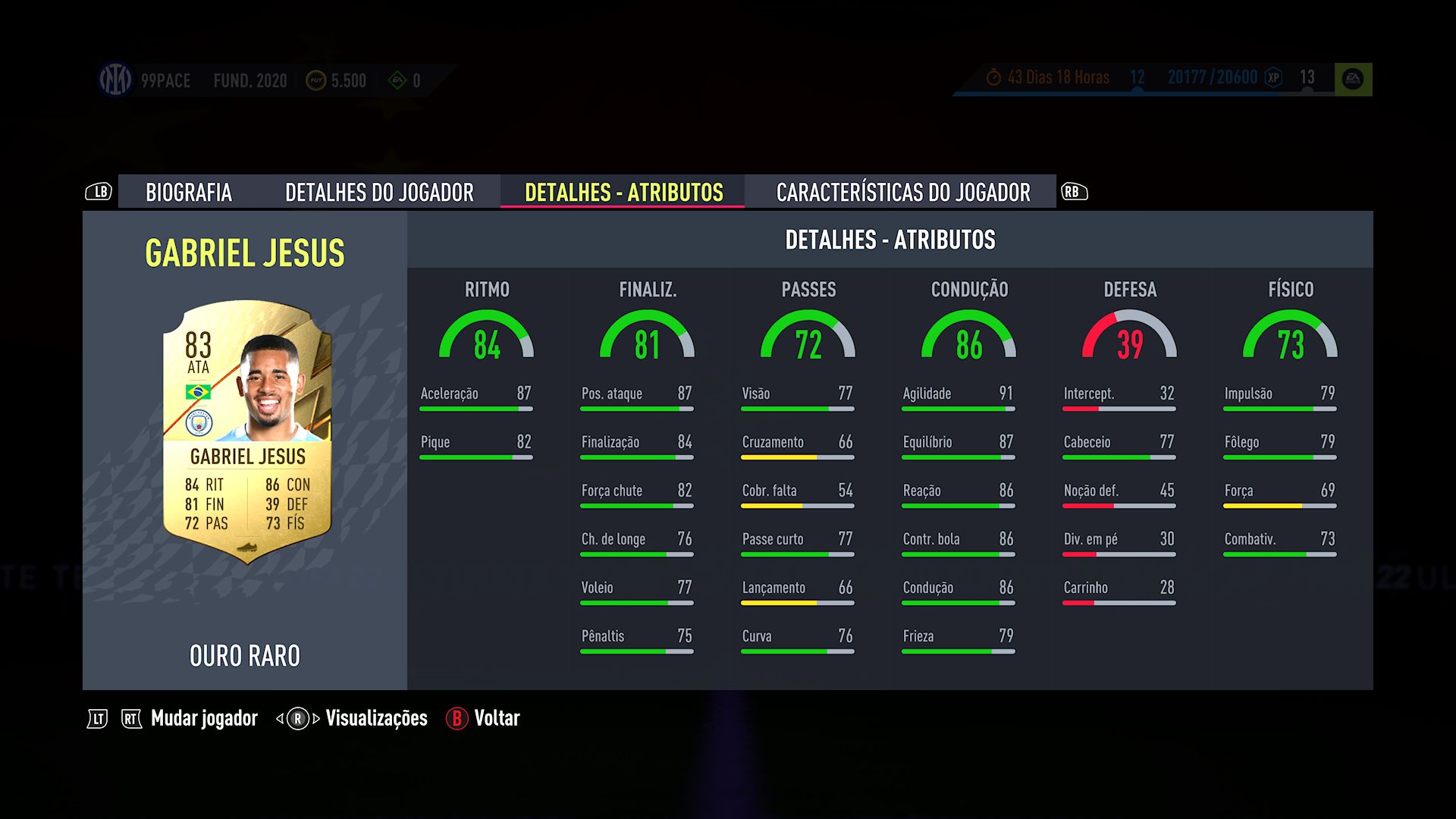Select the Características do Jogador tab
The image size is (1456, 819).
point(902,193)
